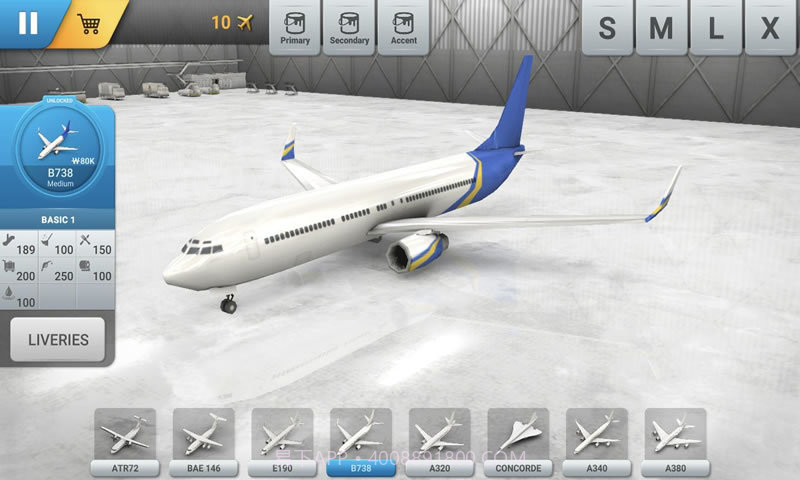Choose the Secondary paint color

(349, 26)
